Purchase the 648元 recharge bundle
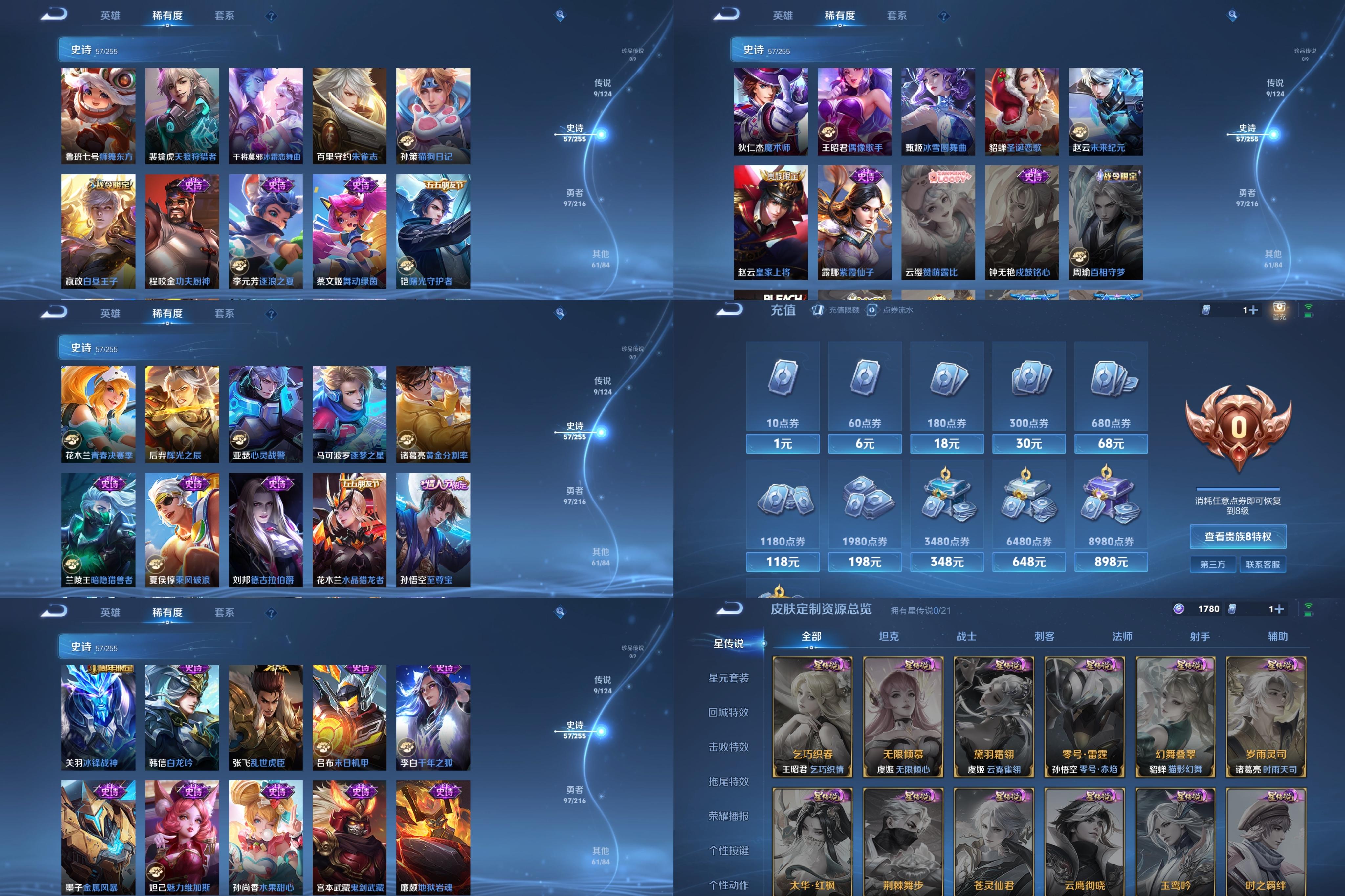 click(x=1028, y=562)
